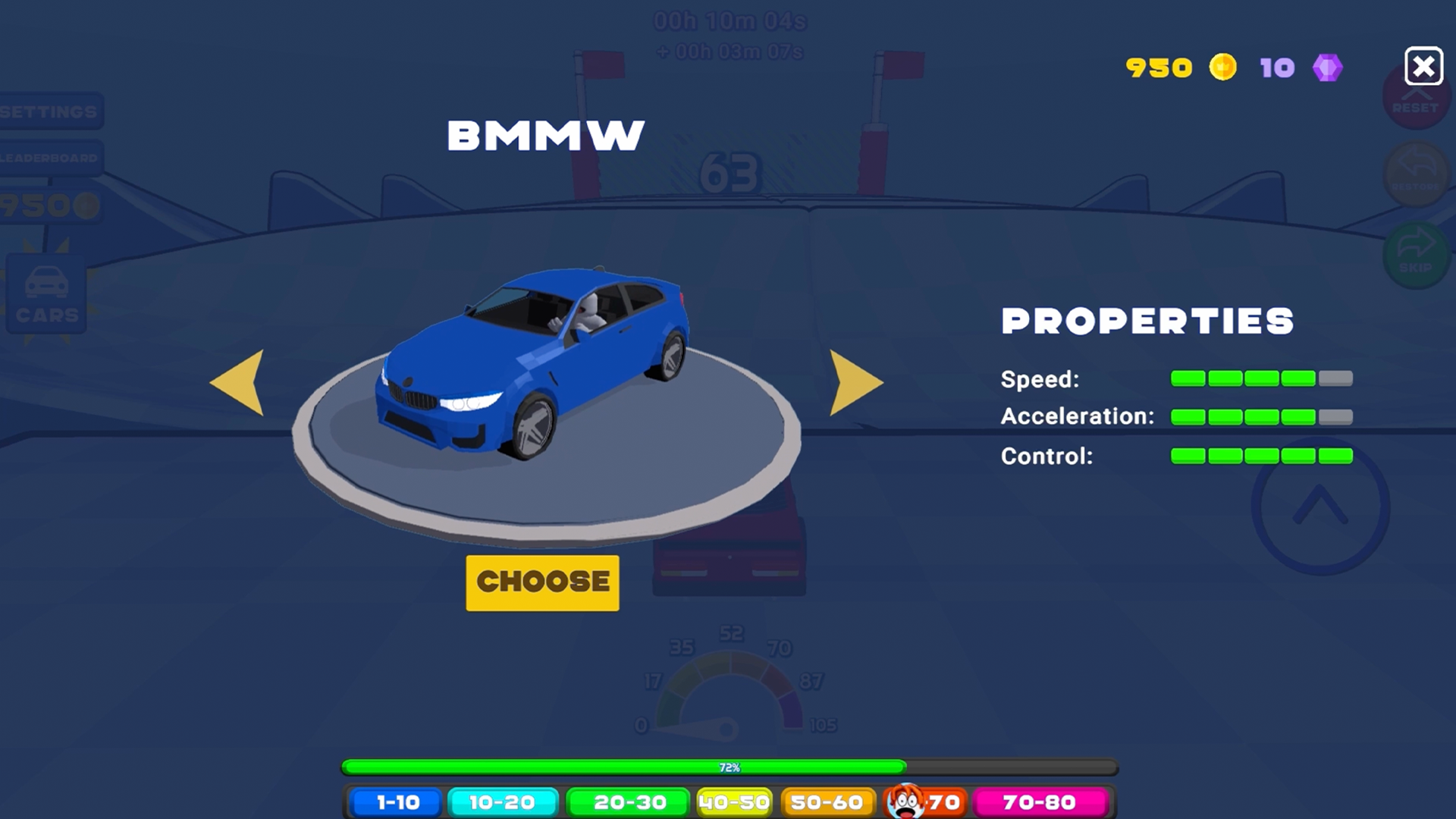Viewport: 1456px width, 819px height.
Task: Click the purple gem icon
Action: coord(1328,67)
